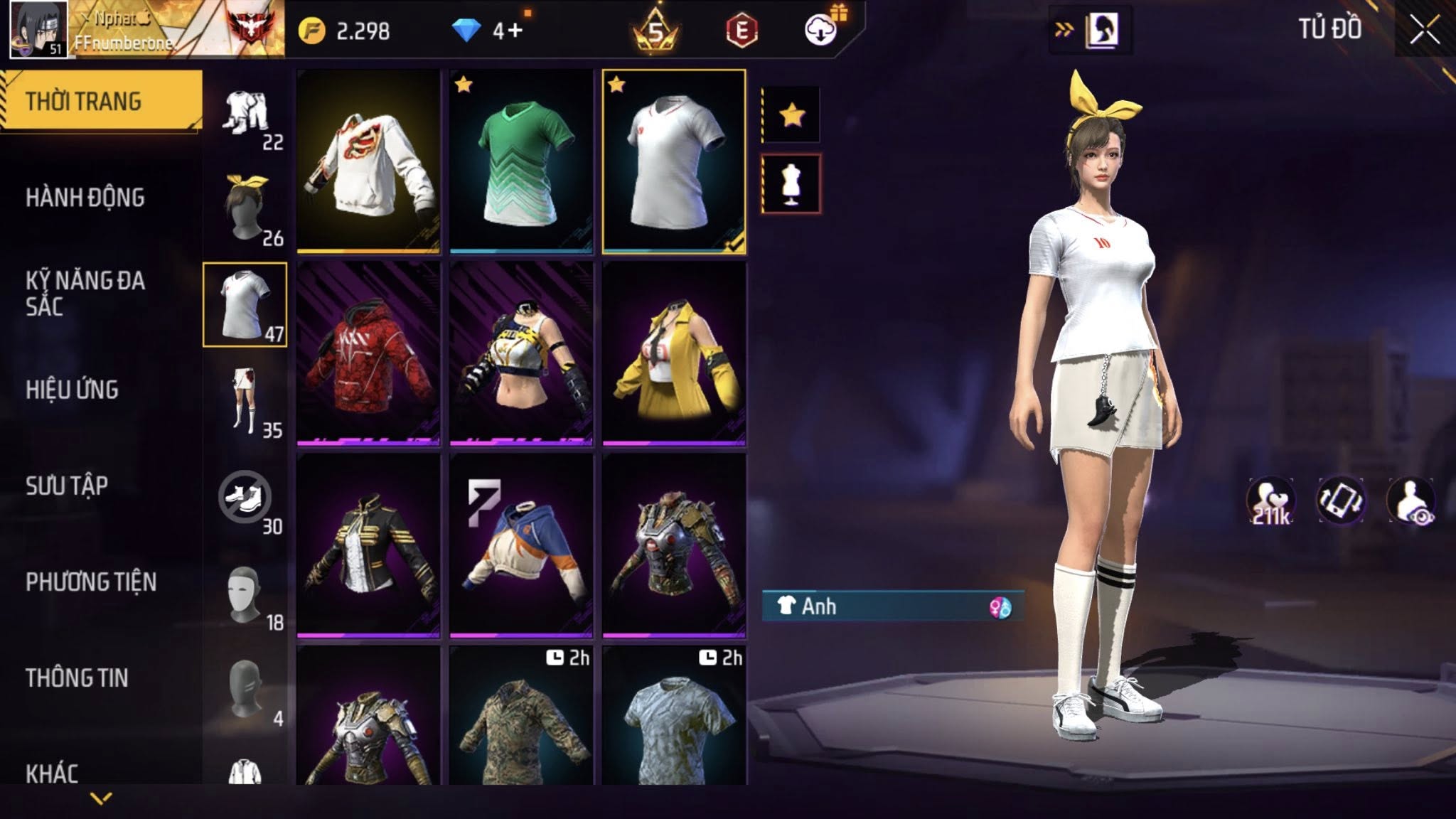Equip the red camo hoodie
The width and height of the screenshot is (1456, 819).
click(x=368, y=354)
